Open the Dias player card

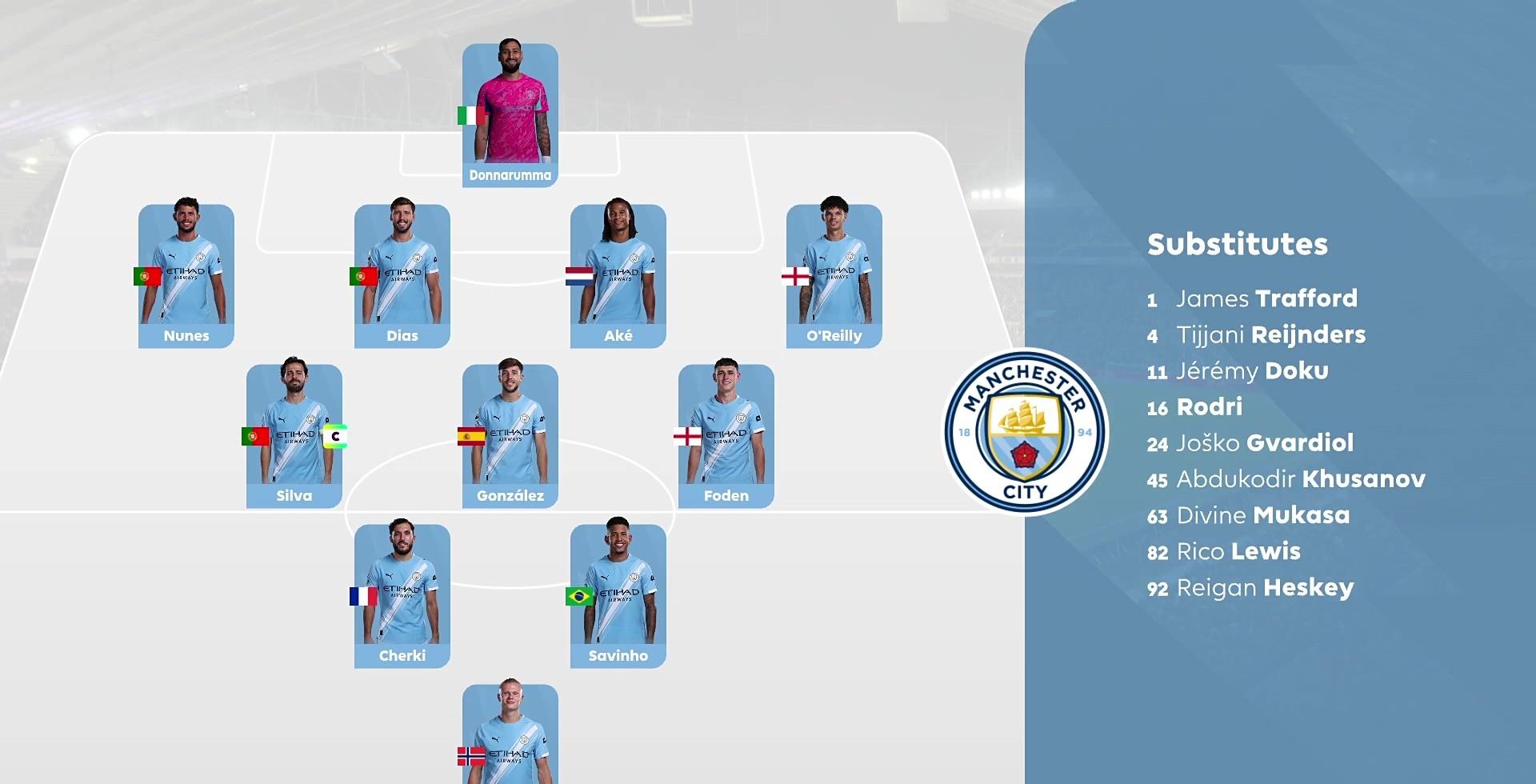coord(402,276)
